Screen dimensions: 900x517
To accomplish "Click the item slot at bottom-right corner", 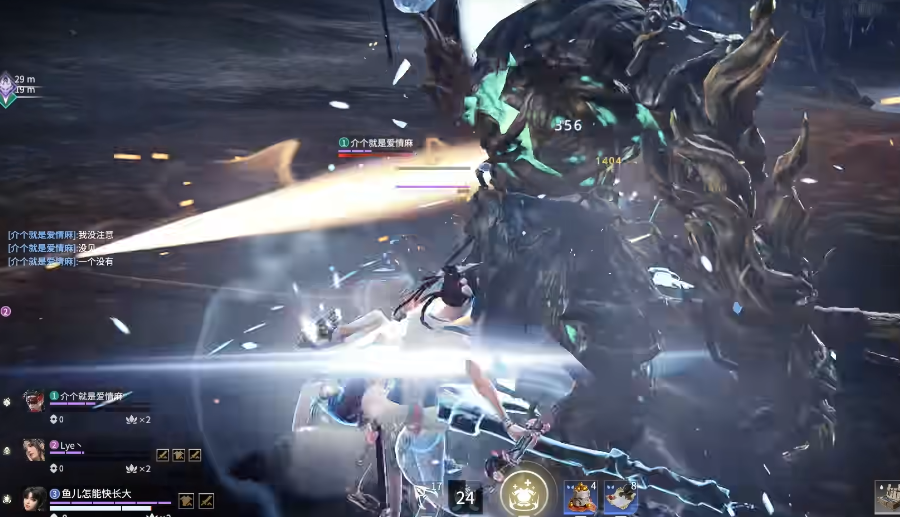I will click(x=887, y=496).
